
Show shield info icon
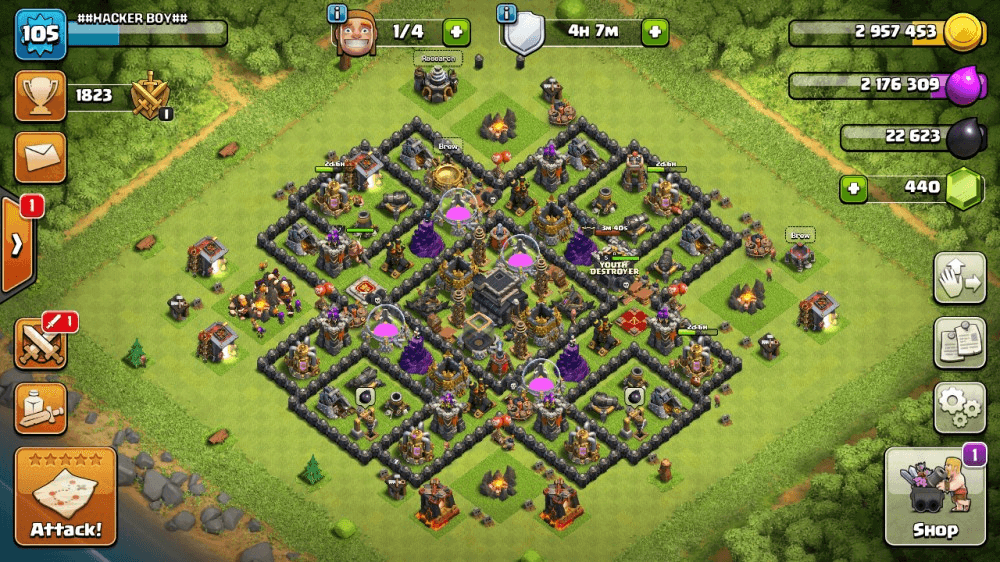pyautogui.click(x=507, y=13)
